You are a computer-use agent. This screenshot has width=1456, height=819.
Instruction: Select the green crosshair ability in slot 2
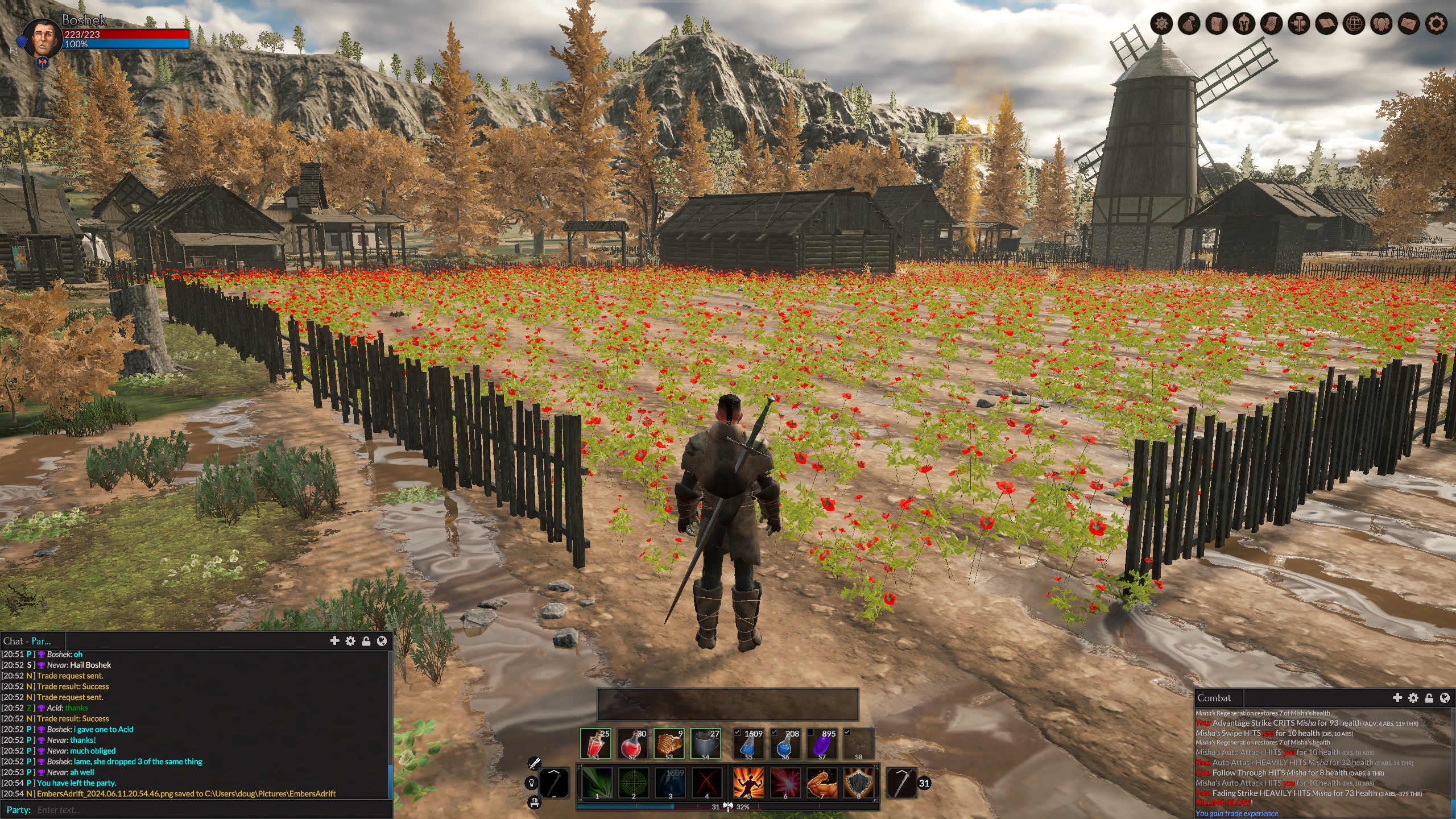tap(633, 783)
